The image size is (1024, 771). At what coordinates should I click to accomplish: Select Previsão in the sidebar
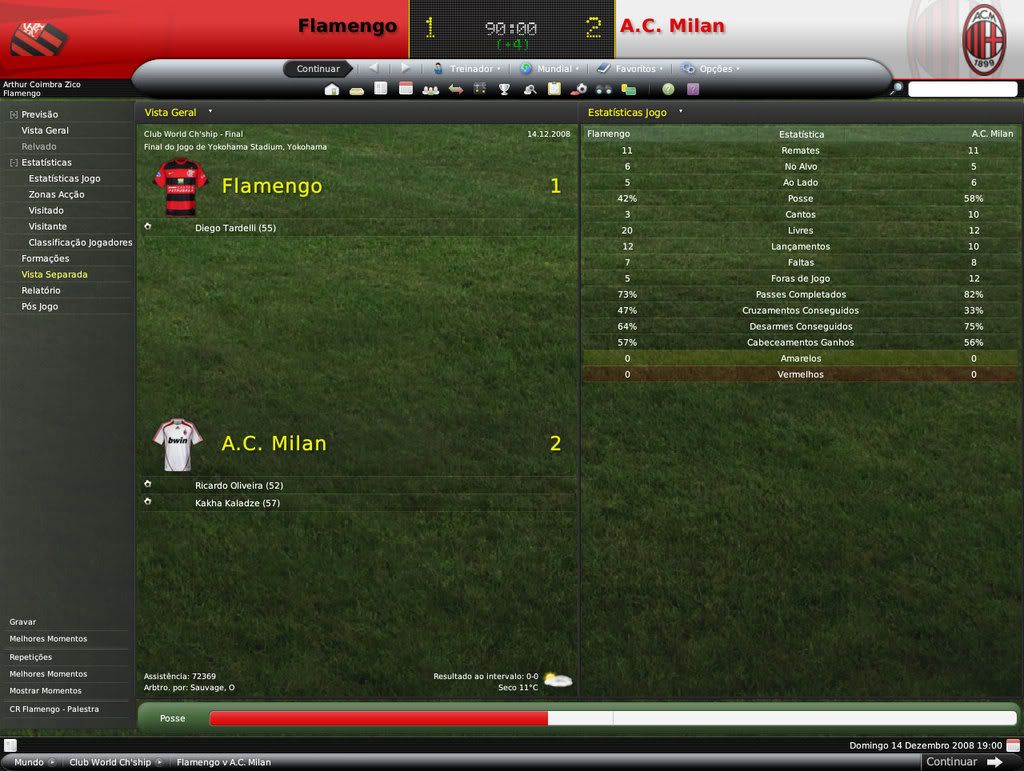pyautogui.click(x=39, y=115)
